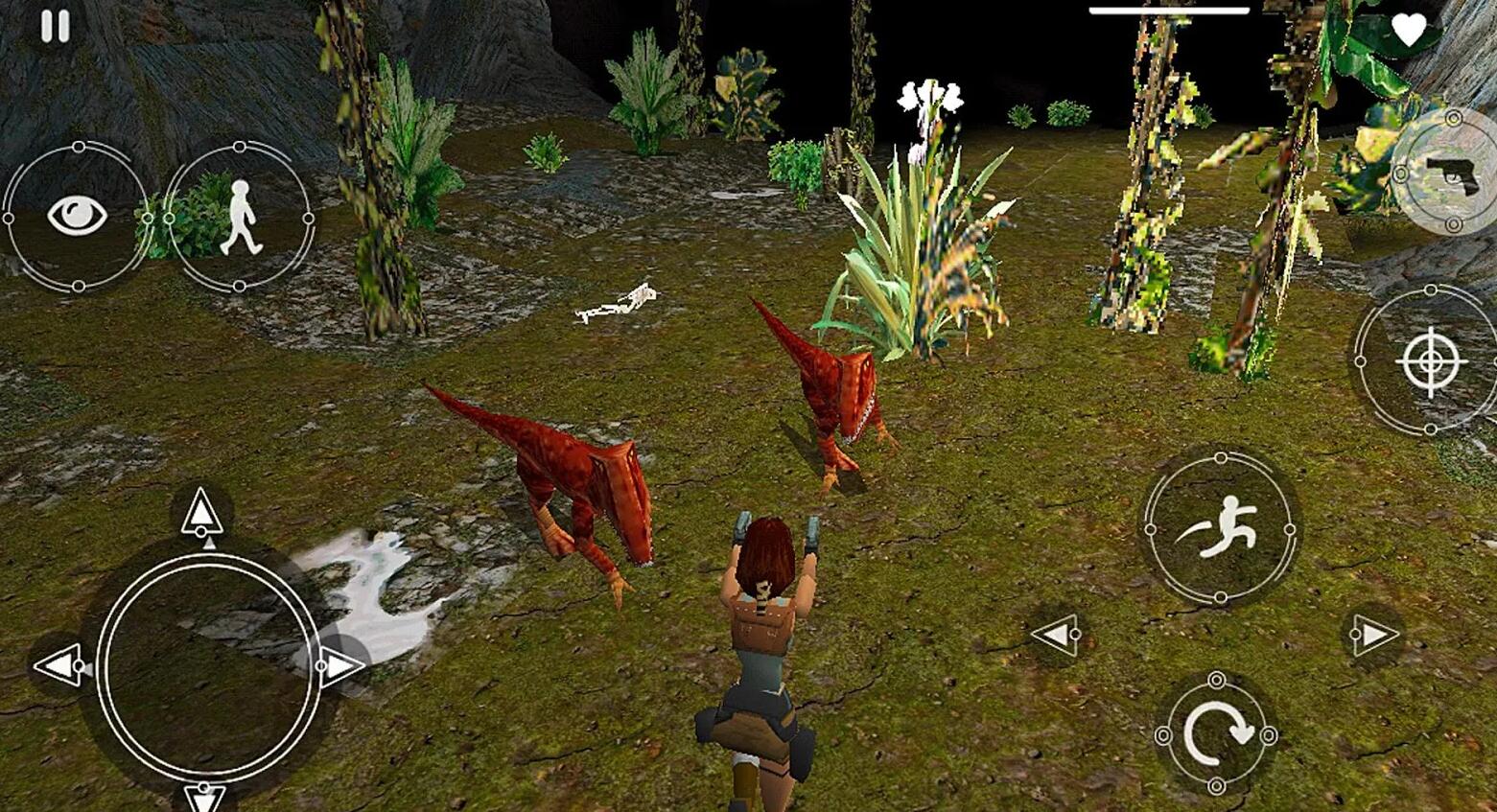
Task: Tap the up arrow on the movement joystick
Action: pyautogui.click(x=202, y=513)
